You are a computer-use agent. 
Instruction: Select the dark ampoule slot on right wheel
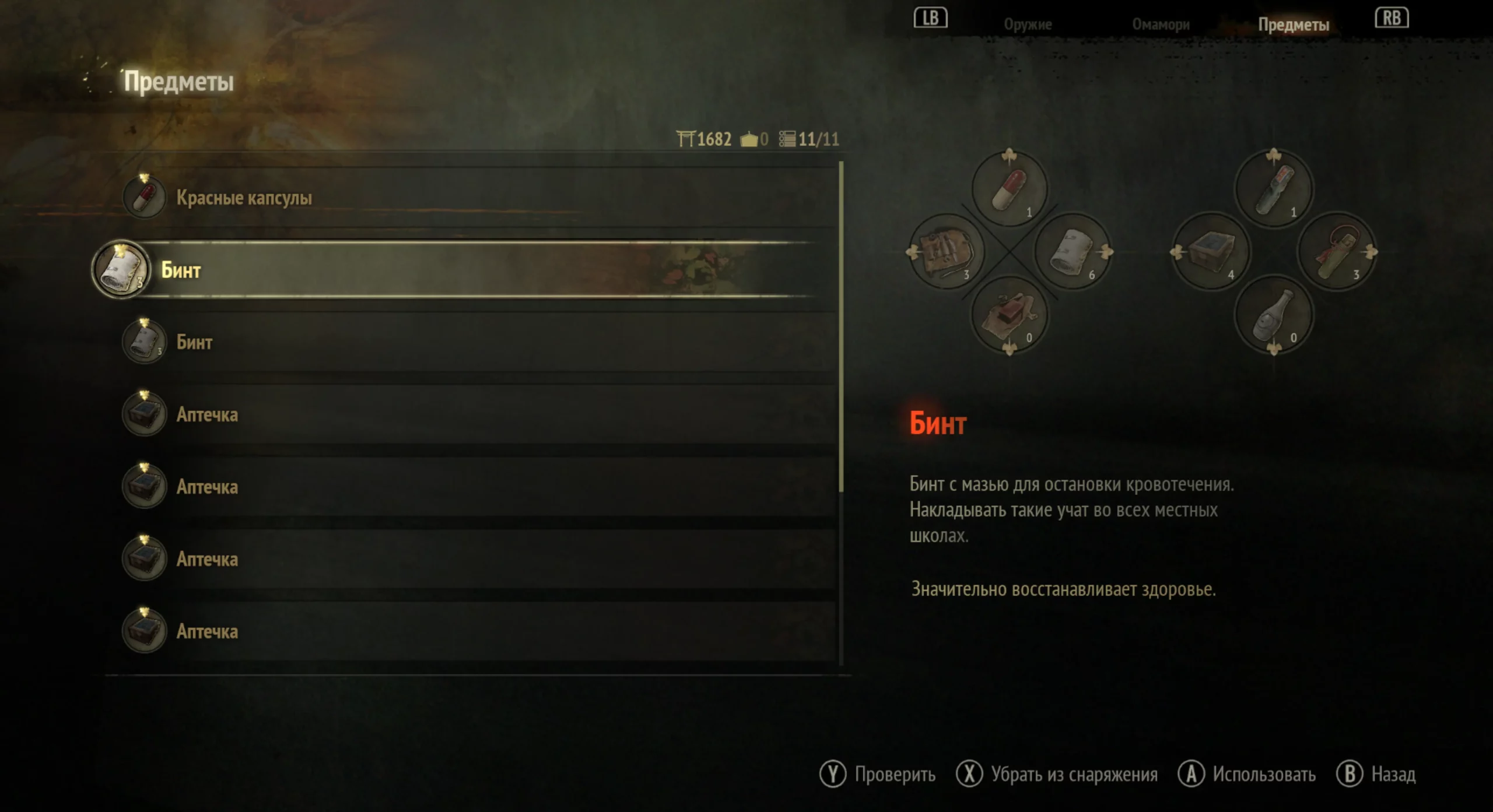(1274, 189)
